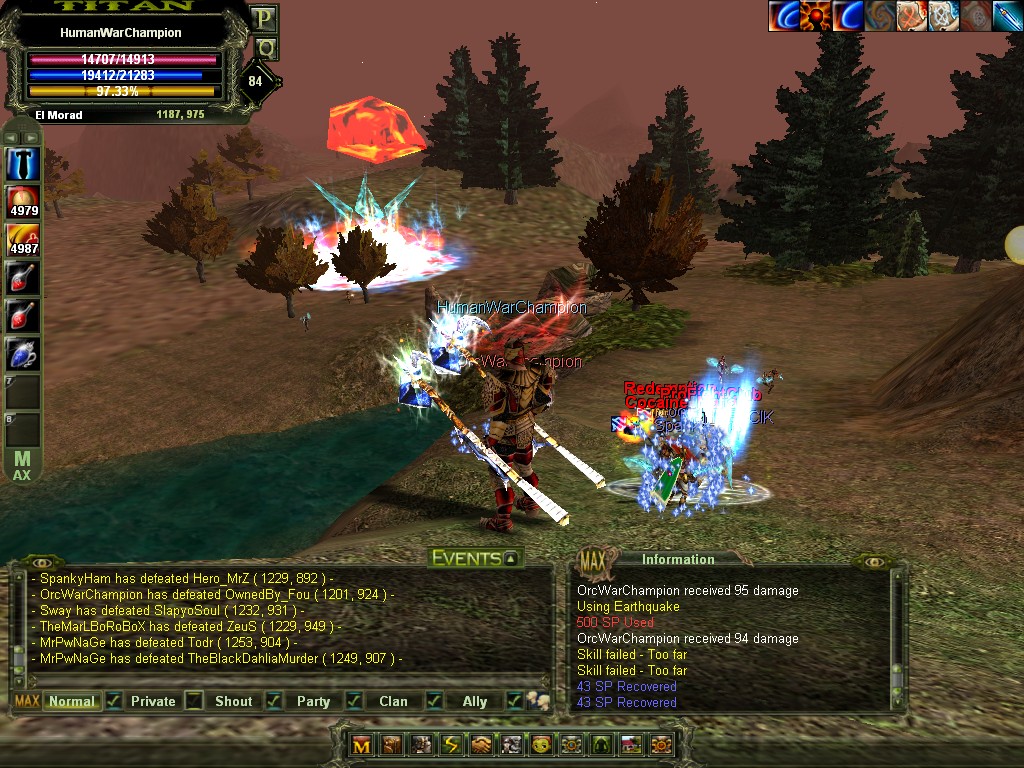This screenshot has height=768, width=1024.
Task: Click the blue sword buff icon at top right
Action: point(1007,16)
